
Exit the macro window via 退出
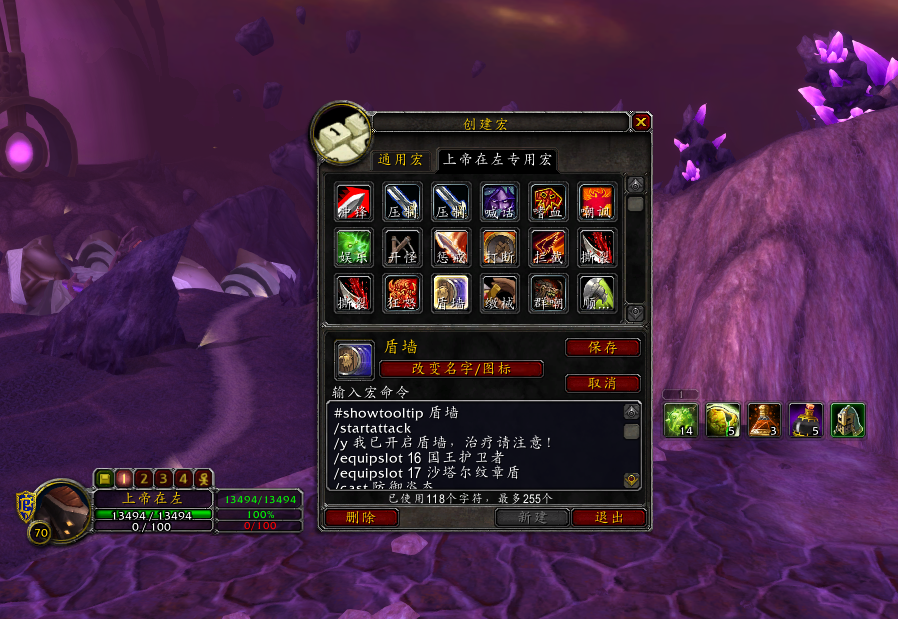point(608,517)
